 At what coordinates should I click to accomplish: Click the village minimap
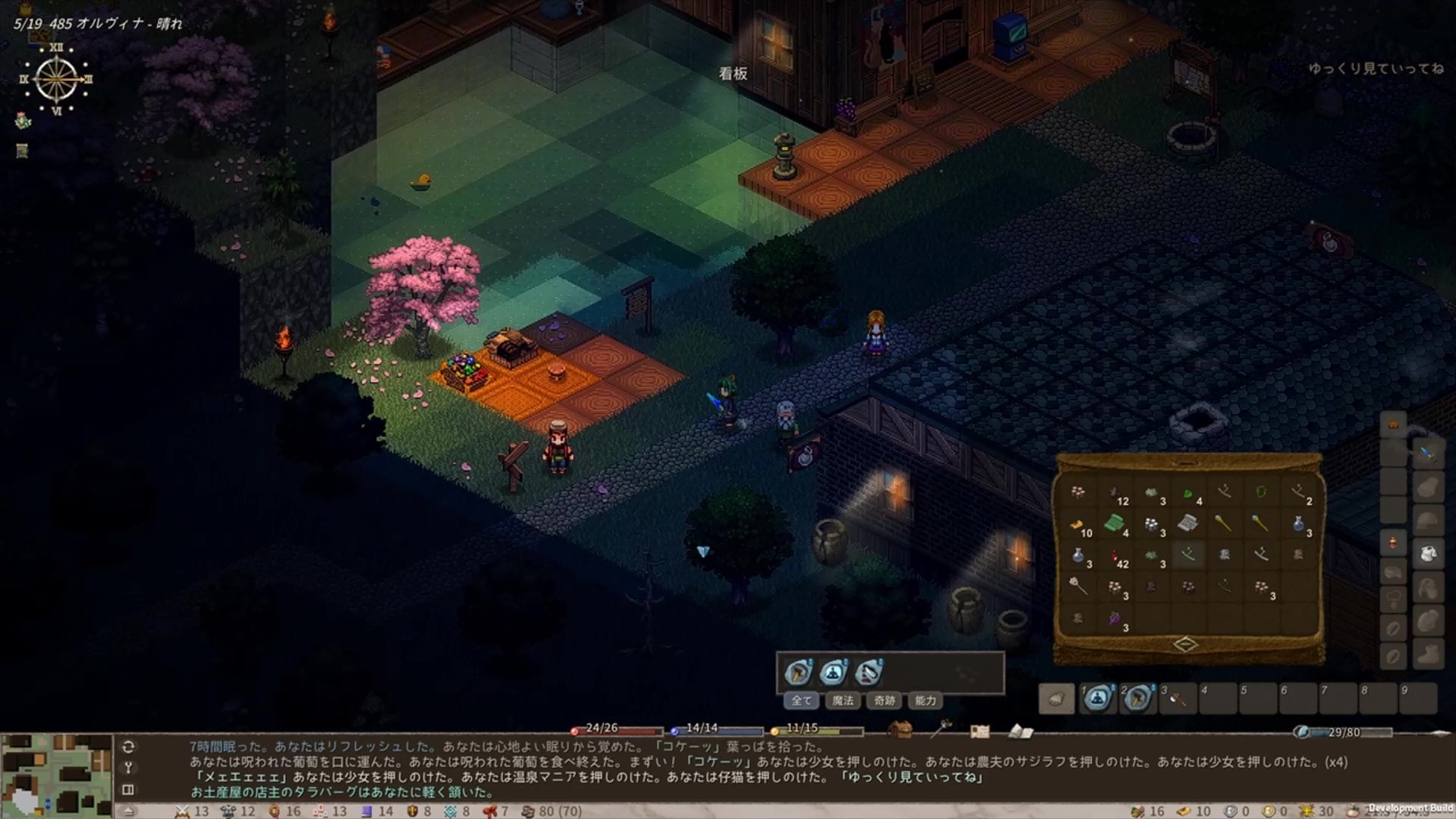tap(57, 775)
